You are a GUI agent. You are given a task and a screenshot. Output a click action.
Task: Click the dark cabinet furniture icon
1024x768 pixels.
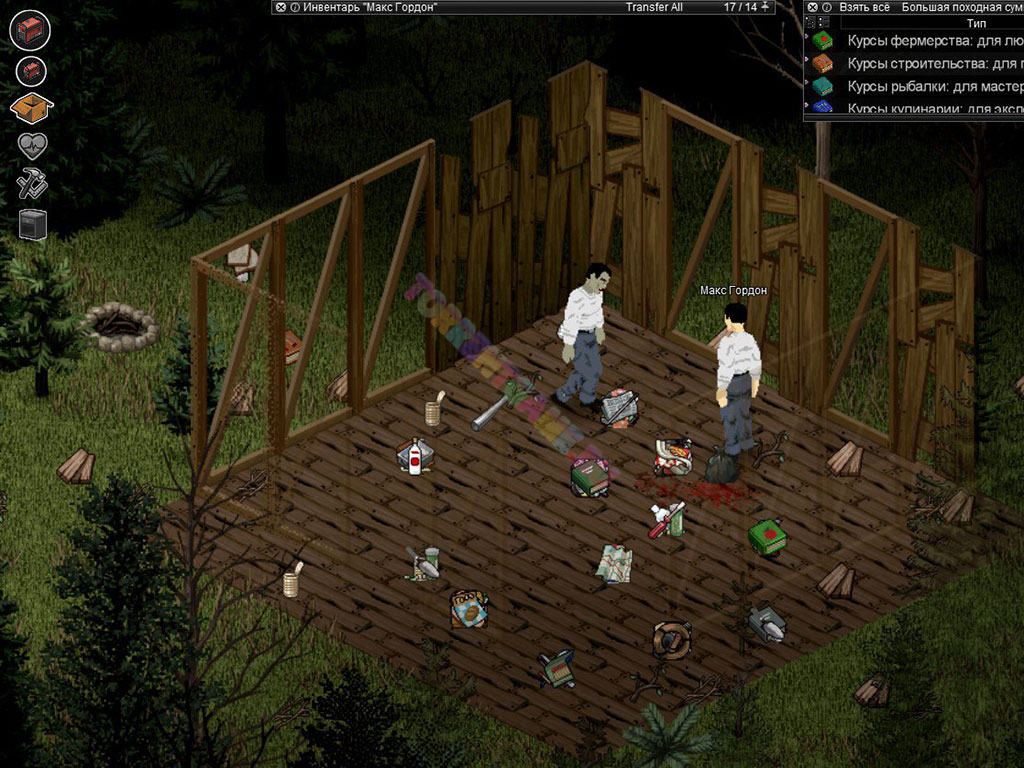point(32,222)
